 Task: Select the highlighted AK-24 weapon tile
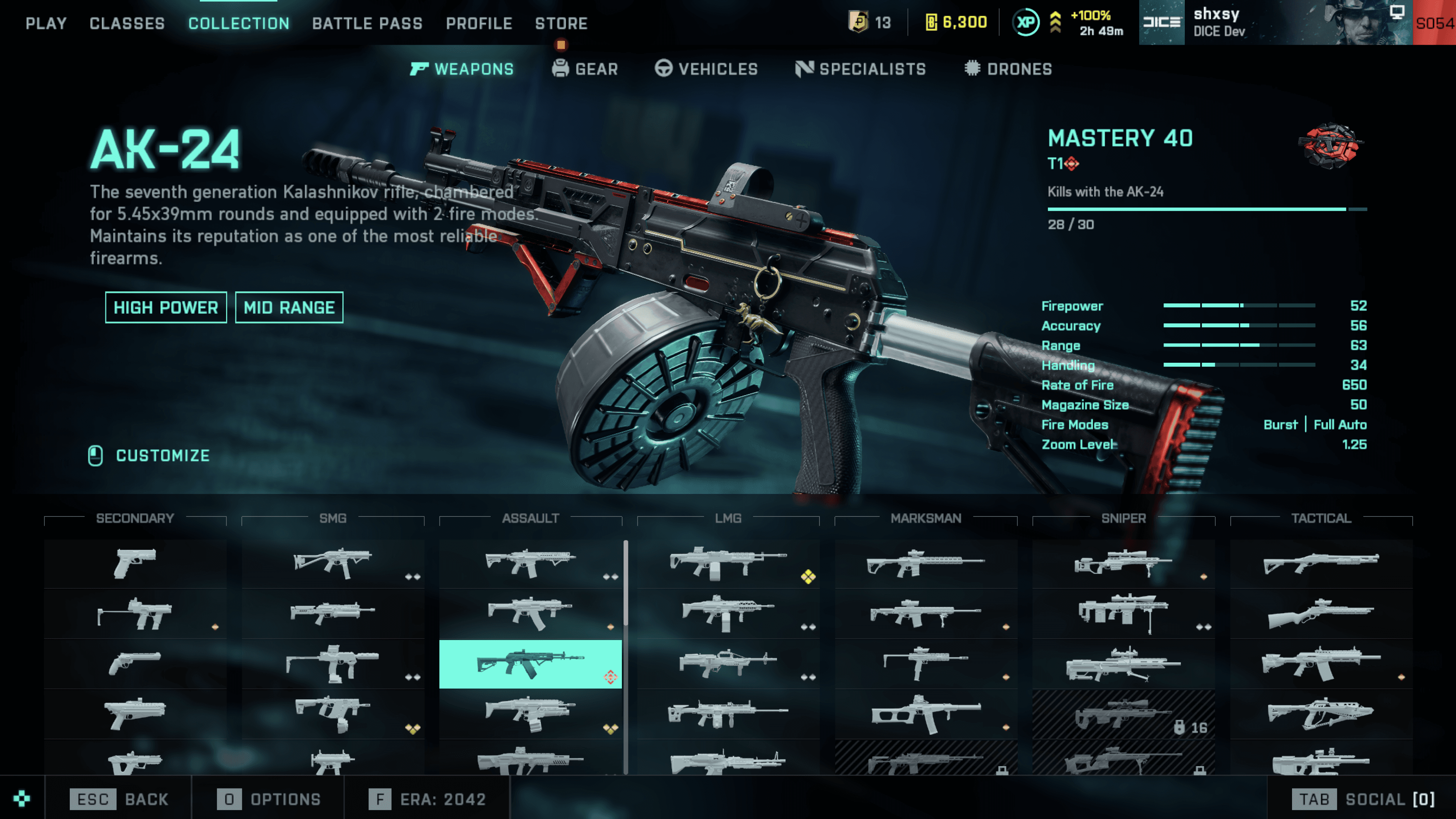click(x=530, y=664)
